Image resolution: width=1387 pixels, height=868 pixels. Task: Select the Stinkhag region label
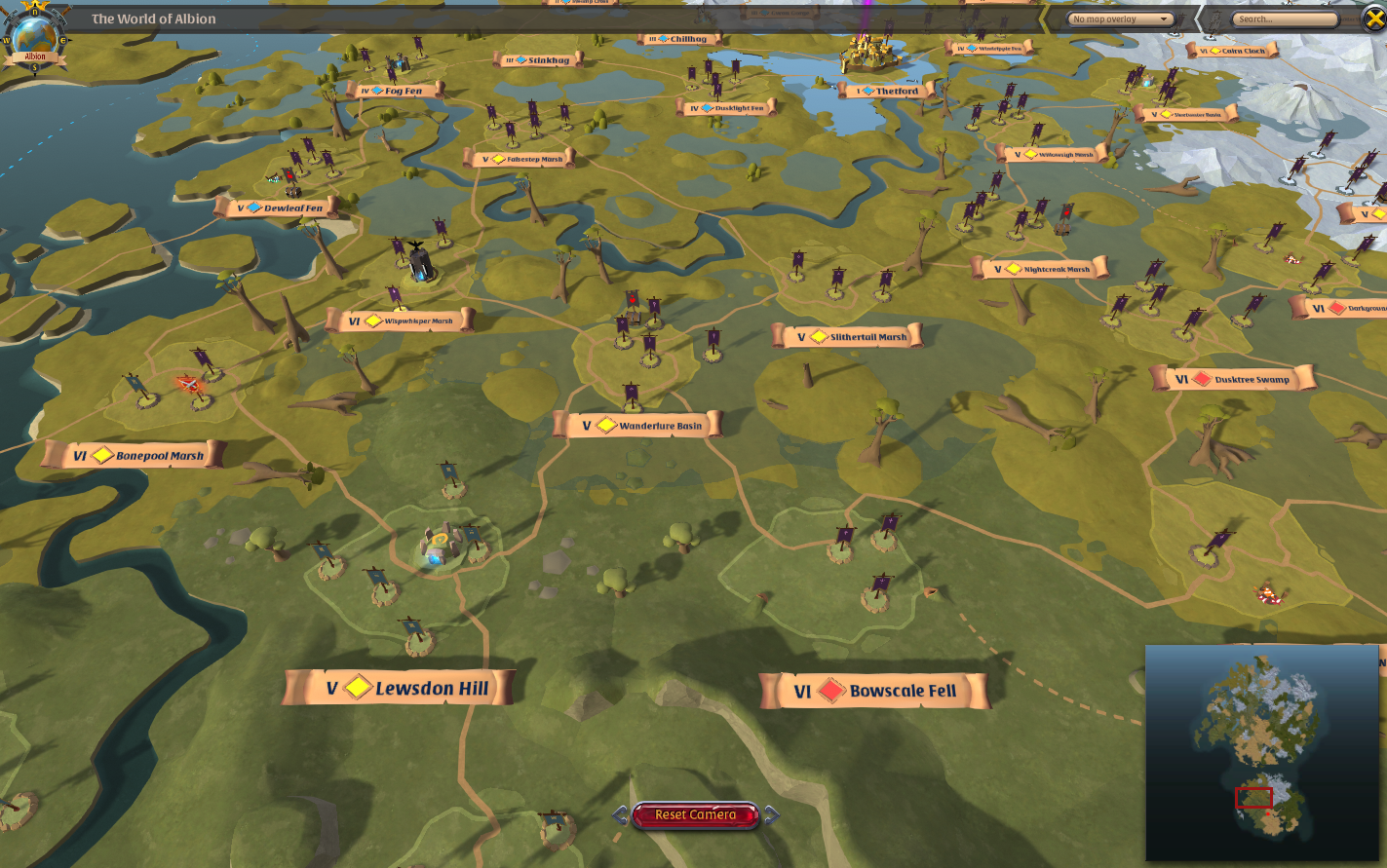tap(538, 60)
